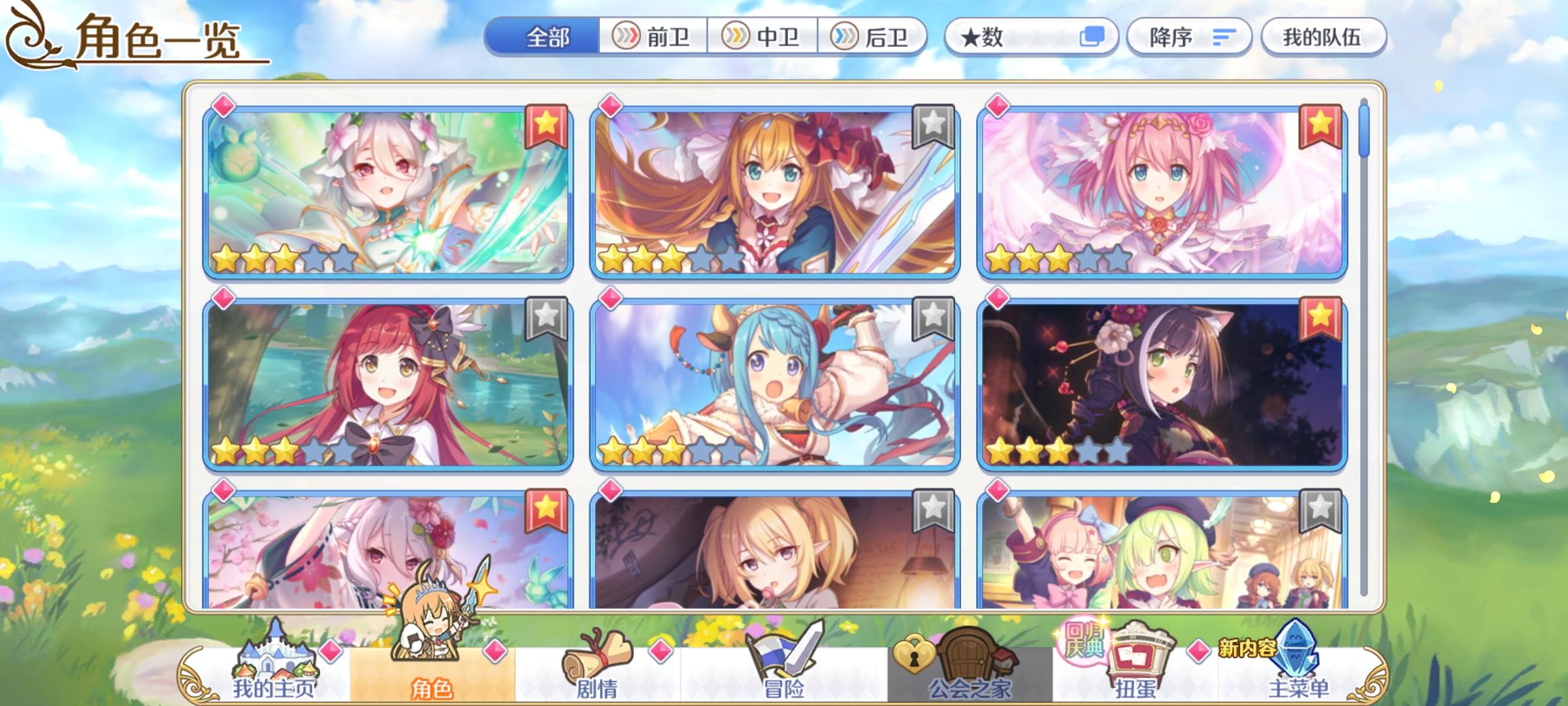Click the 前卫 vanguard filter icon

click(x=625, y=37)
